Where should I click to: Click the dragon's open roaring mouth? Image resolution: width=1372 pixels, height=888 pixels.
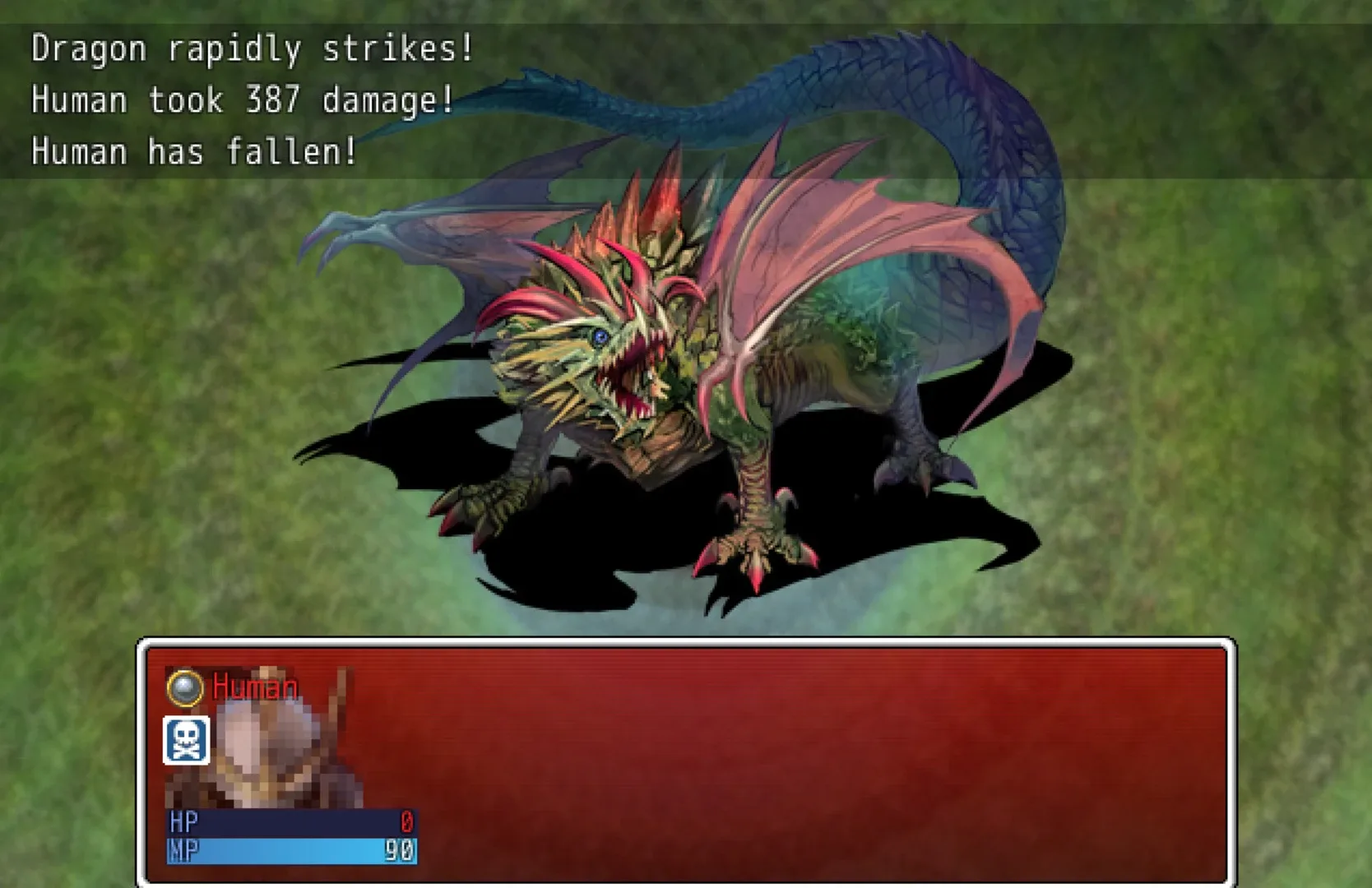629,378
